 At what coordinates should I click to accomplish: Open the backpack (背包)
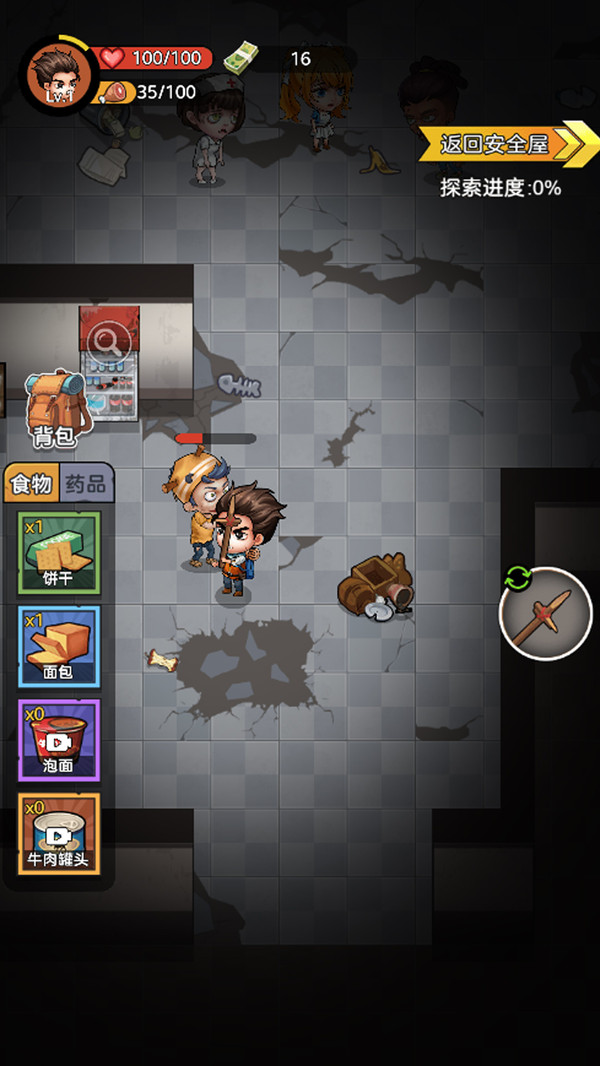(57, 406)
